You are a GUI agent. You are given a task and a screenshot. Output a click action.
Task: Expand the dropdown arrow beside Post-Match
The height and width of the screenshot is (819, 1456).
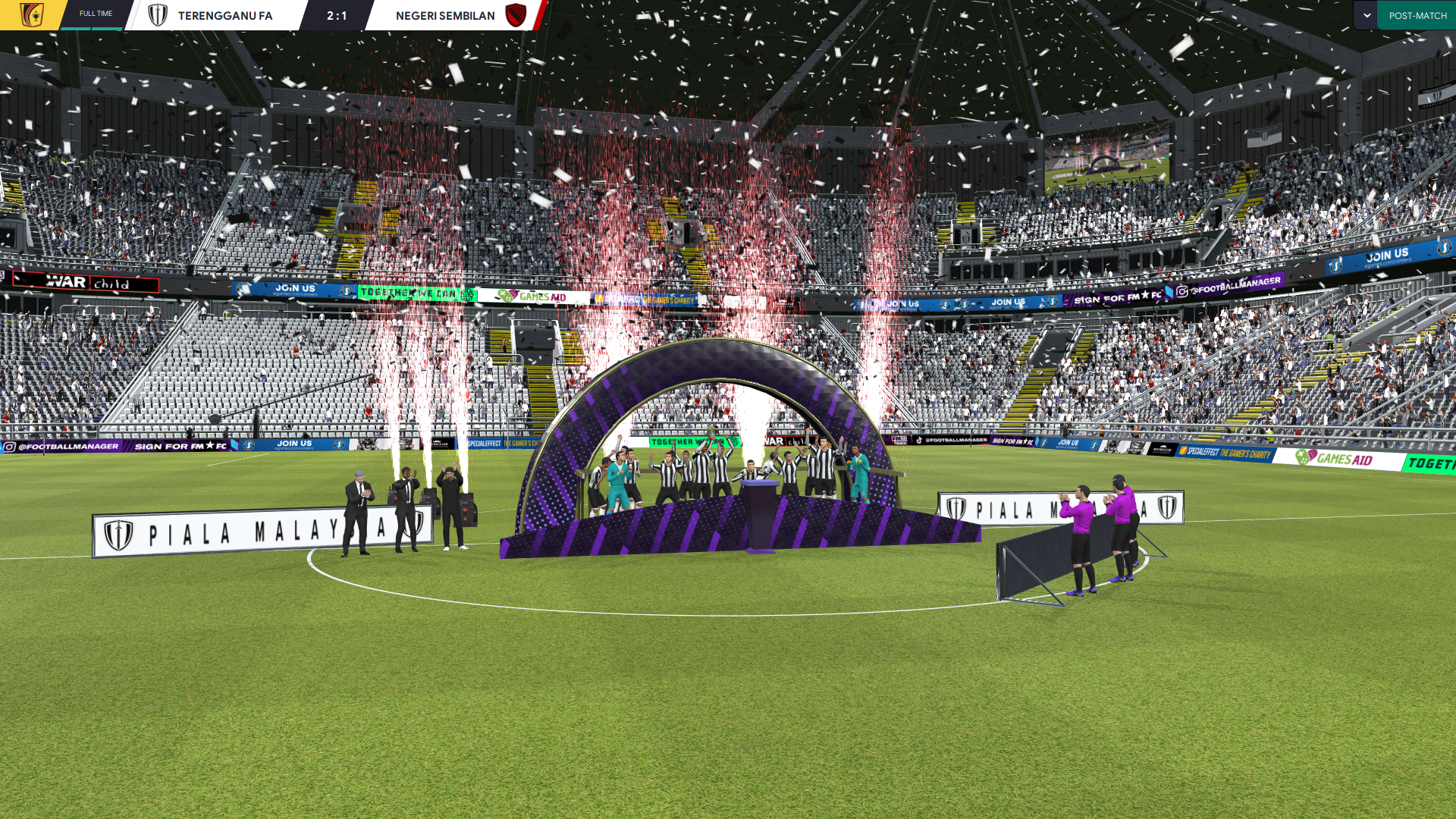(1367, 15)
